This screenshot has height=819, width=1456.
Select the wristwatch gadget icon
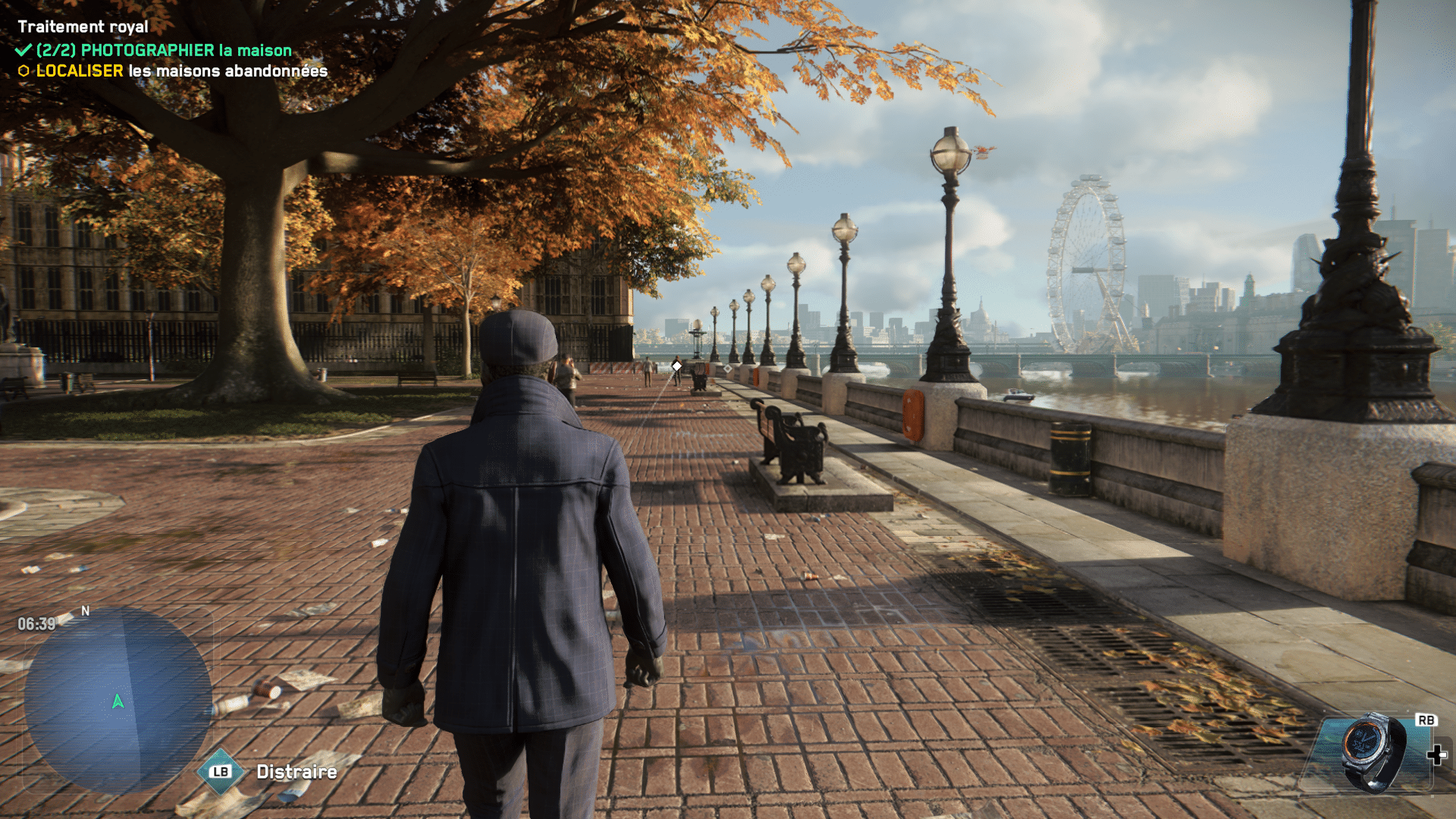1372,752
